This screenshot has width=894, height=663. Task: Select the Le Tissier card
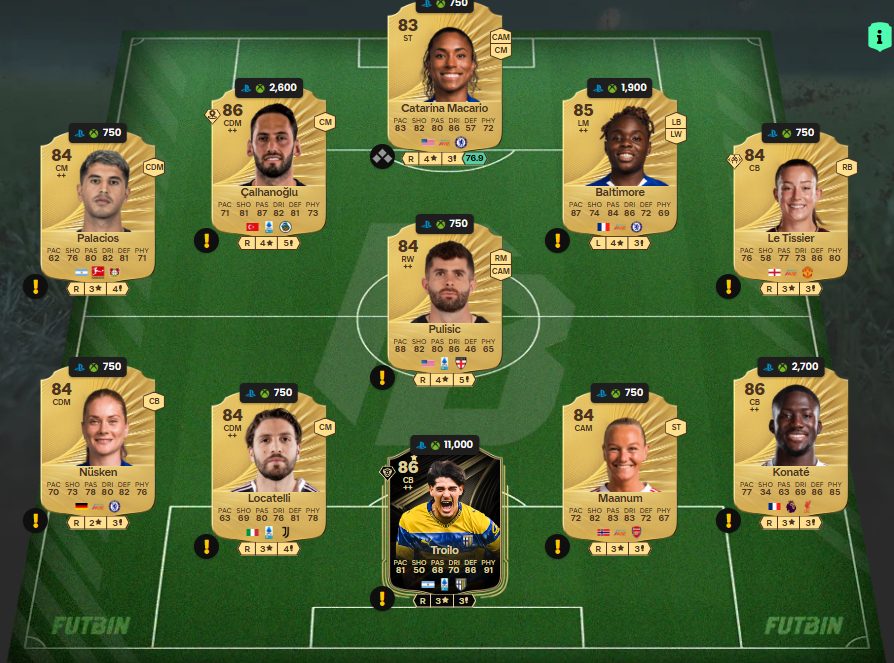790,210
